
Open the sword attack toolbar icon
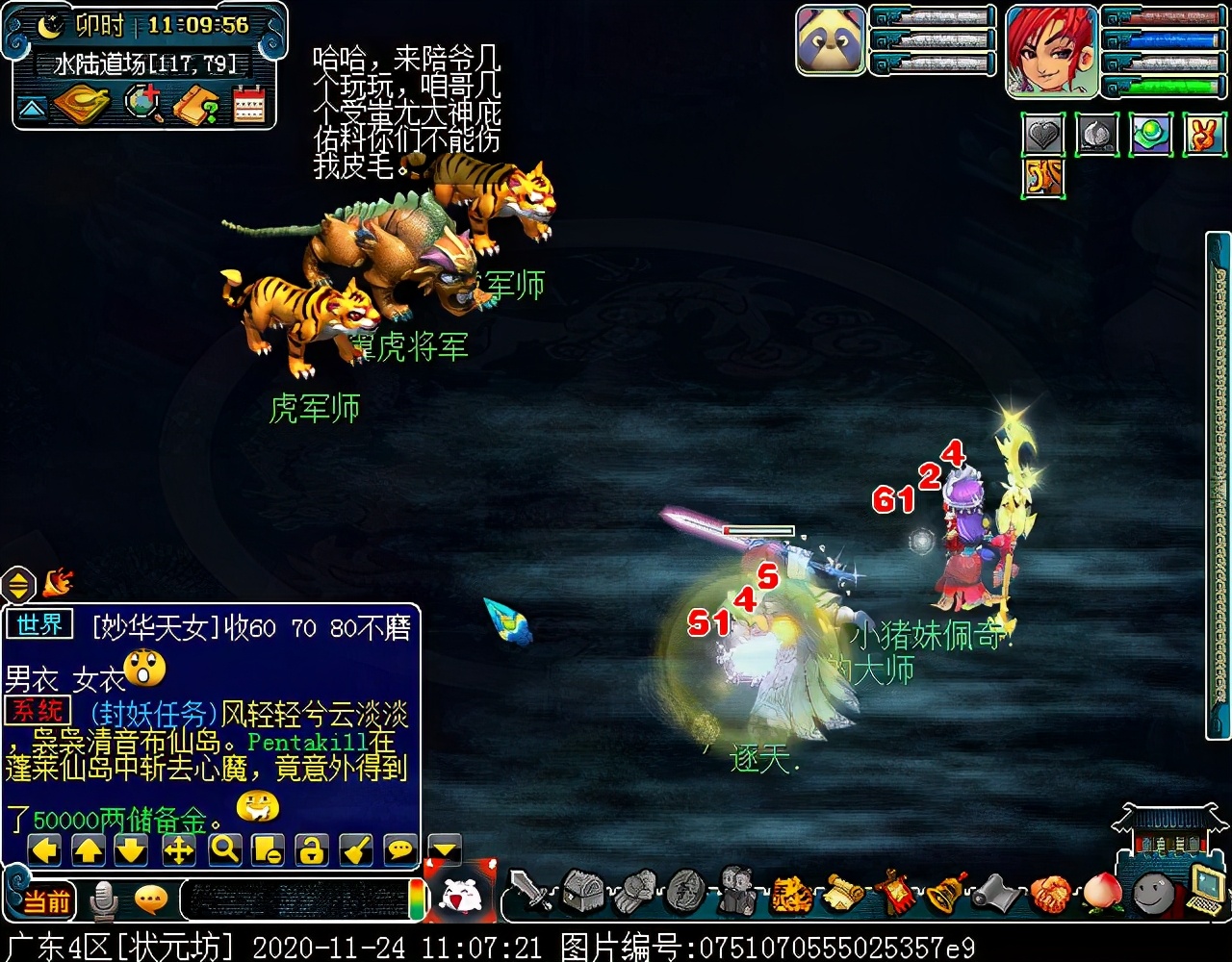point(528,892)
